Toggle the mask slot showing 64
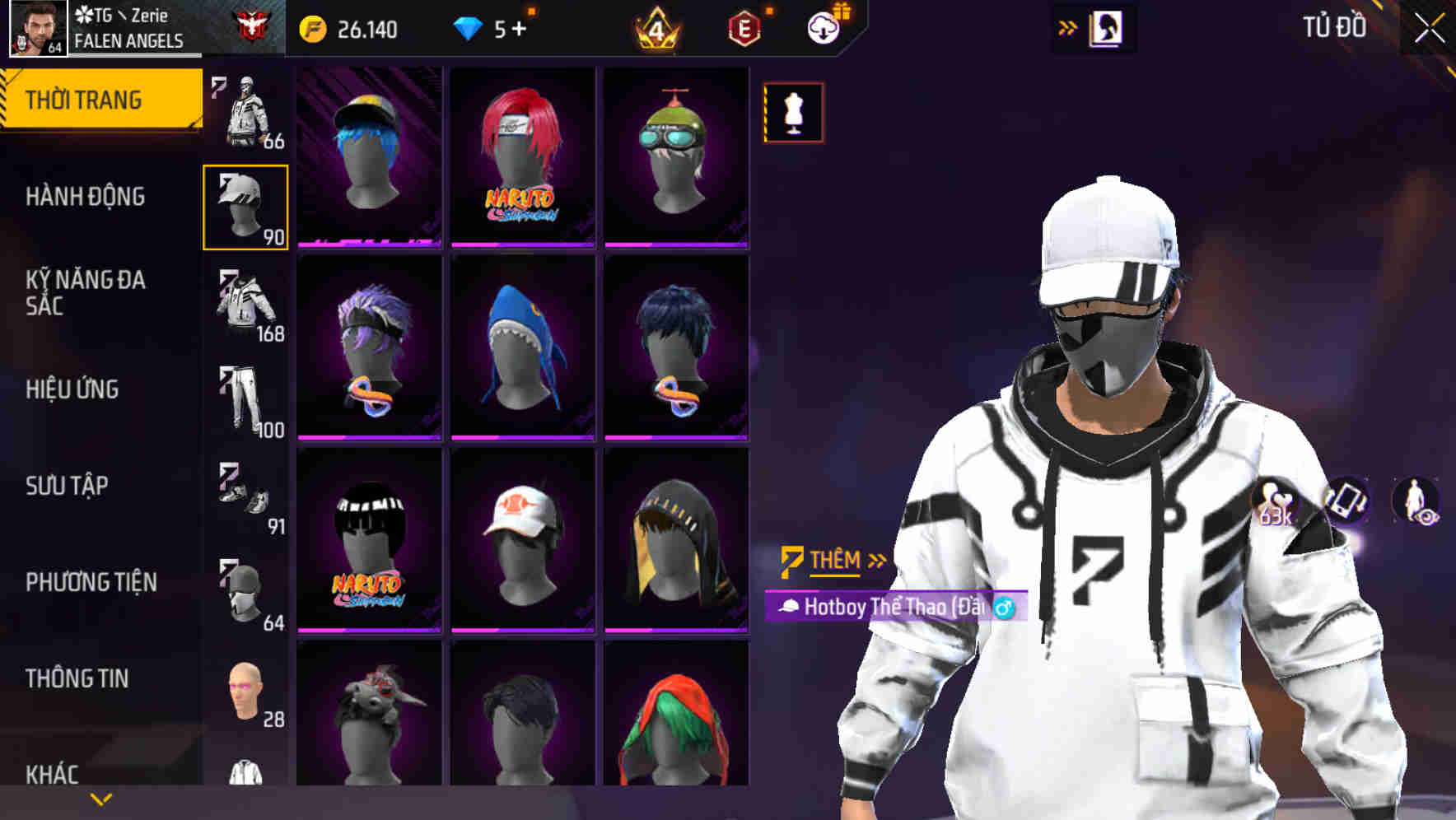The image size is (1456, 820). (245, 589)
